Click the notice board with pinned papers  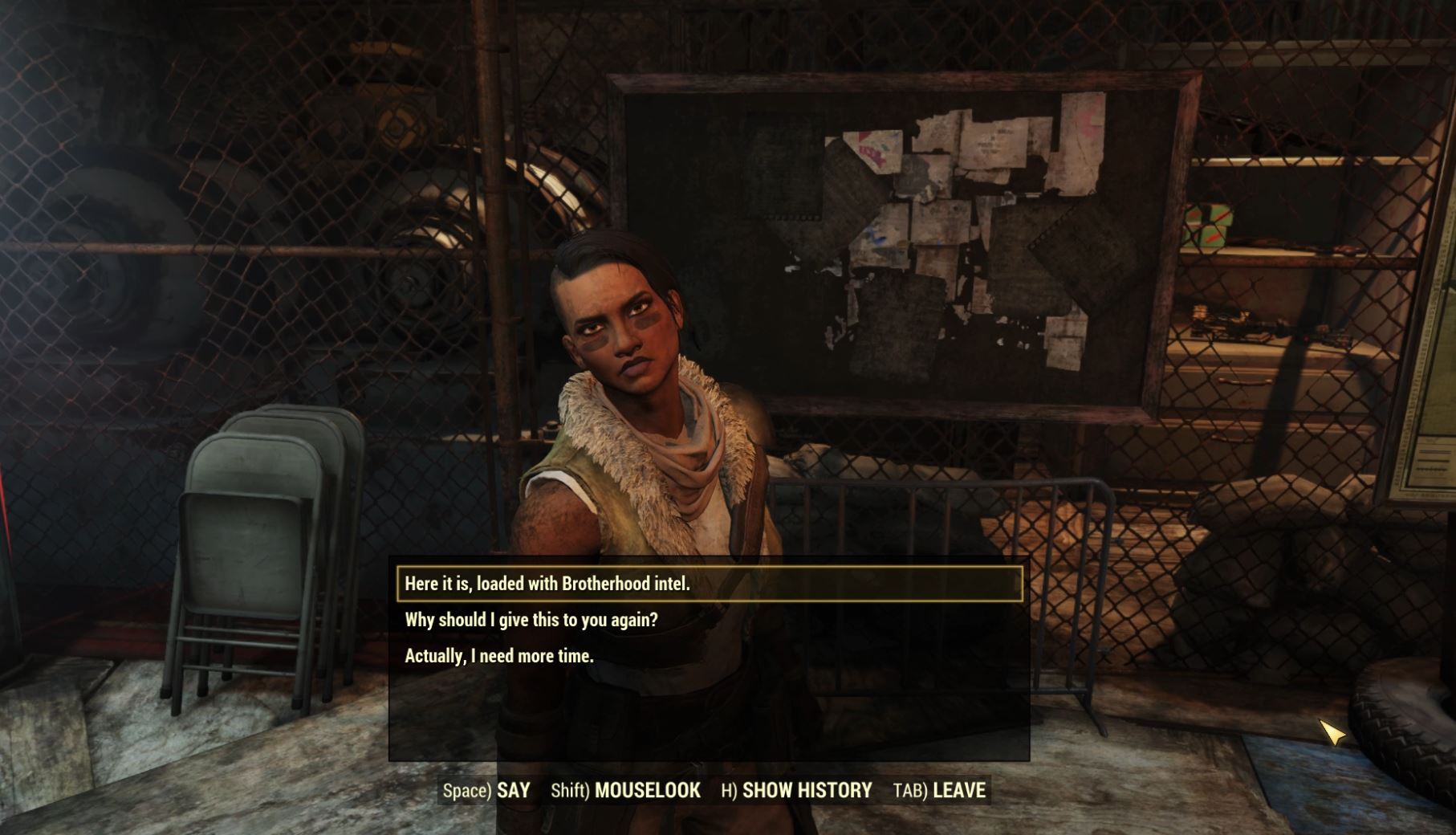(x=899, y=233)
